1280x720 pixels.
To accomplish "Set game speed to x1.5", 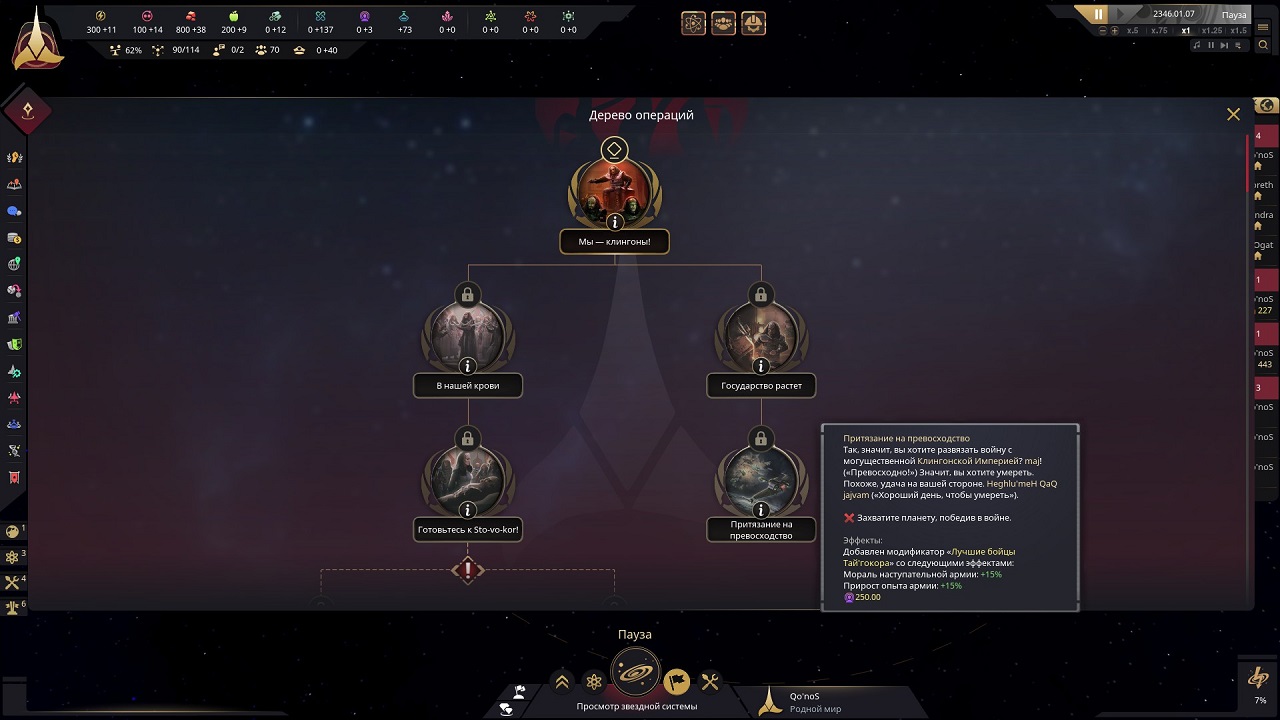I will pos(1240,31).
